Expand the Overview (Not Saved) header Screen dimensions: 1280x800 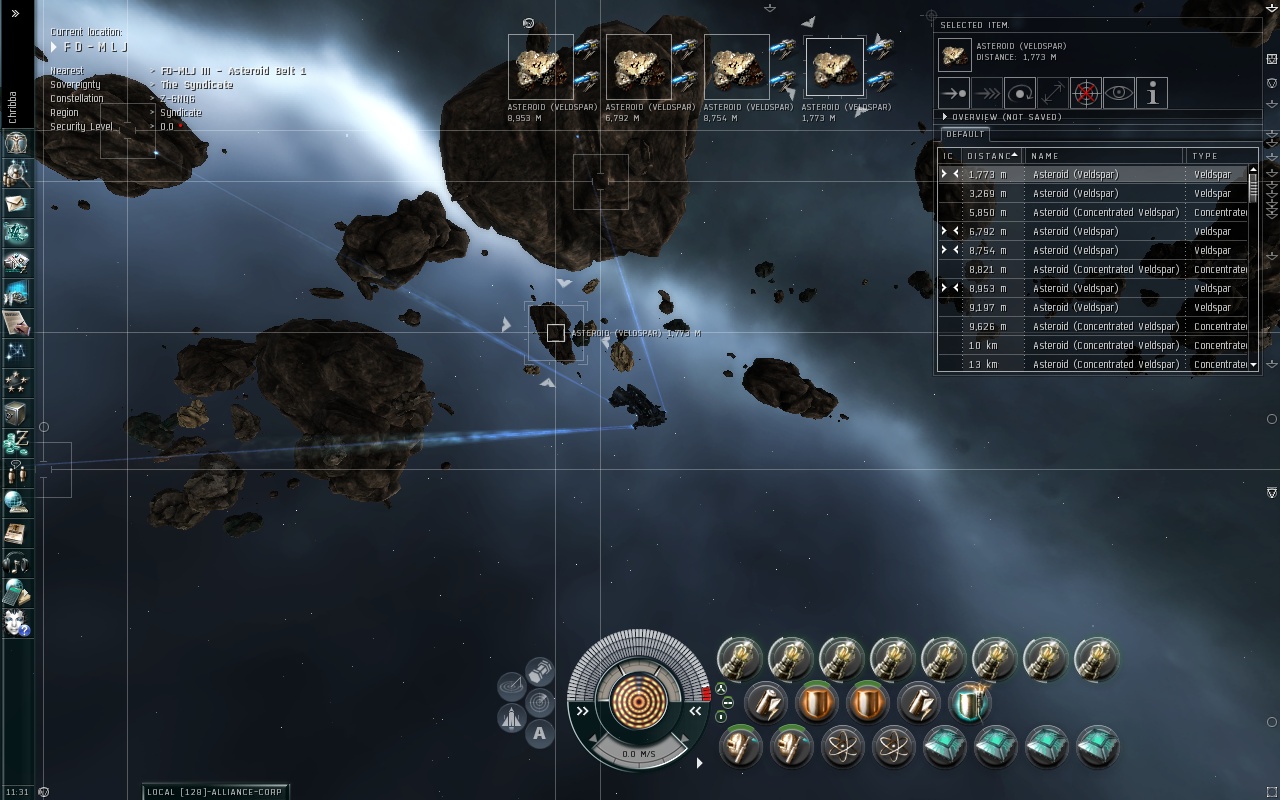[945, 117]
